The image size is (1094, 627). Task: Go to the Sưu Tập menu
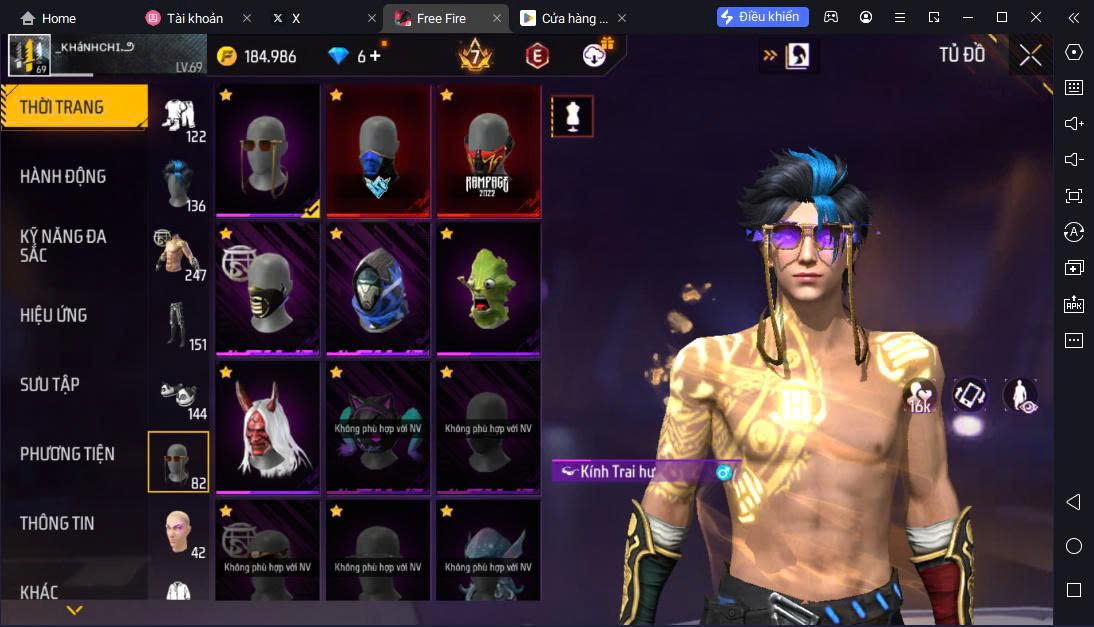(x=50, y=384)
